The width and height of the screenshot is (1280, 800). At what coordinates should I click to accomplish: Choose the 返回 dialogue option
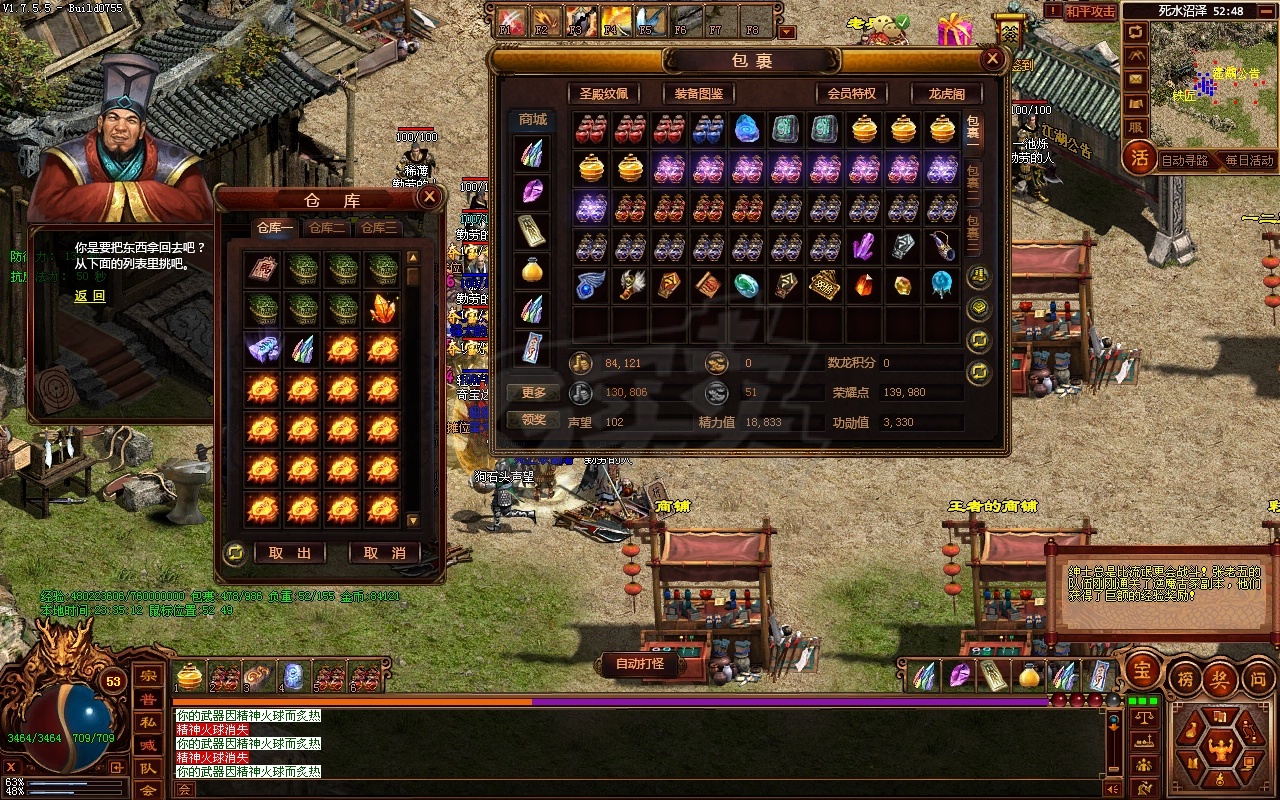[89, 296]
